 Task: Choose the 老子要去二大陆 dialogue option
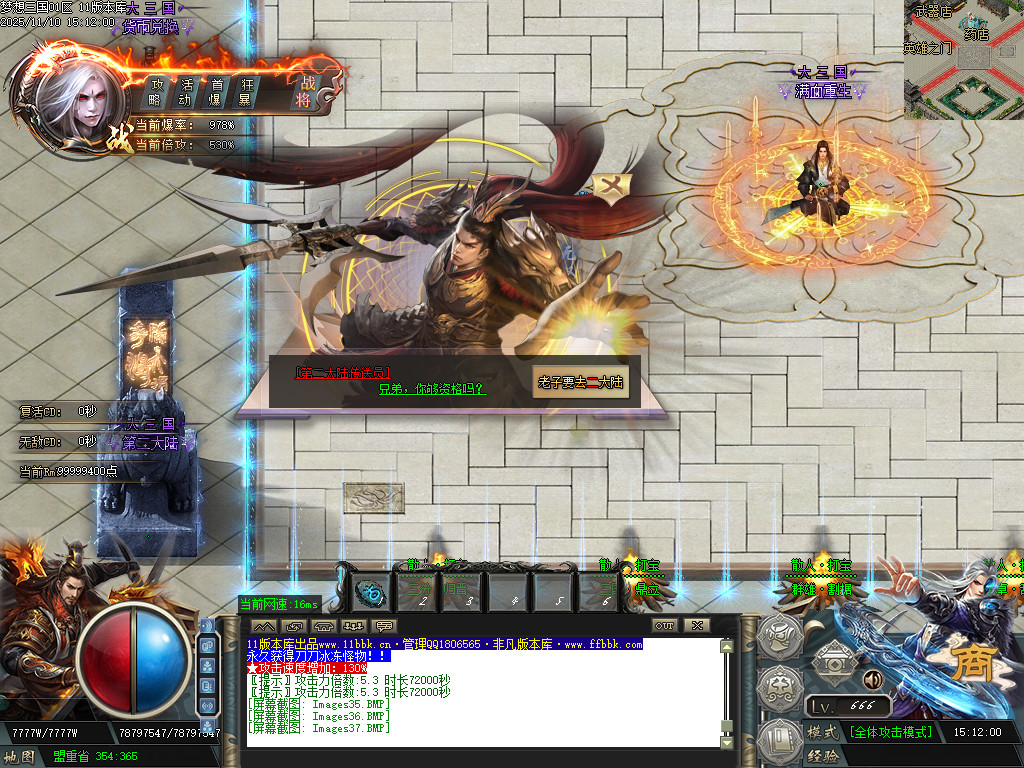pyautogui.click(x=581, y=382)
